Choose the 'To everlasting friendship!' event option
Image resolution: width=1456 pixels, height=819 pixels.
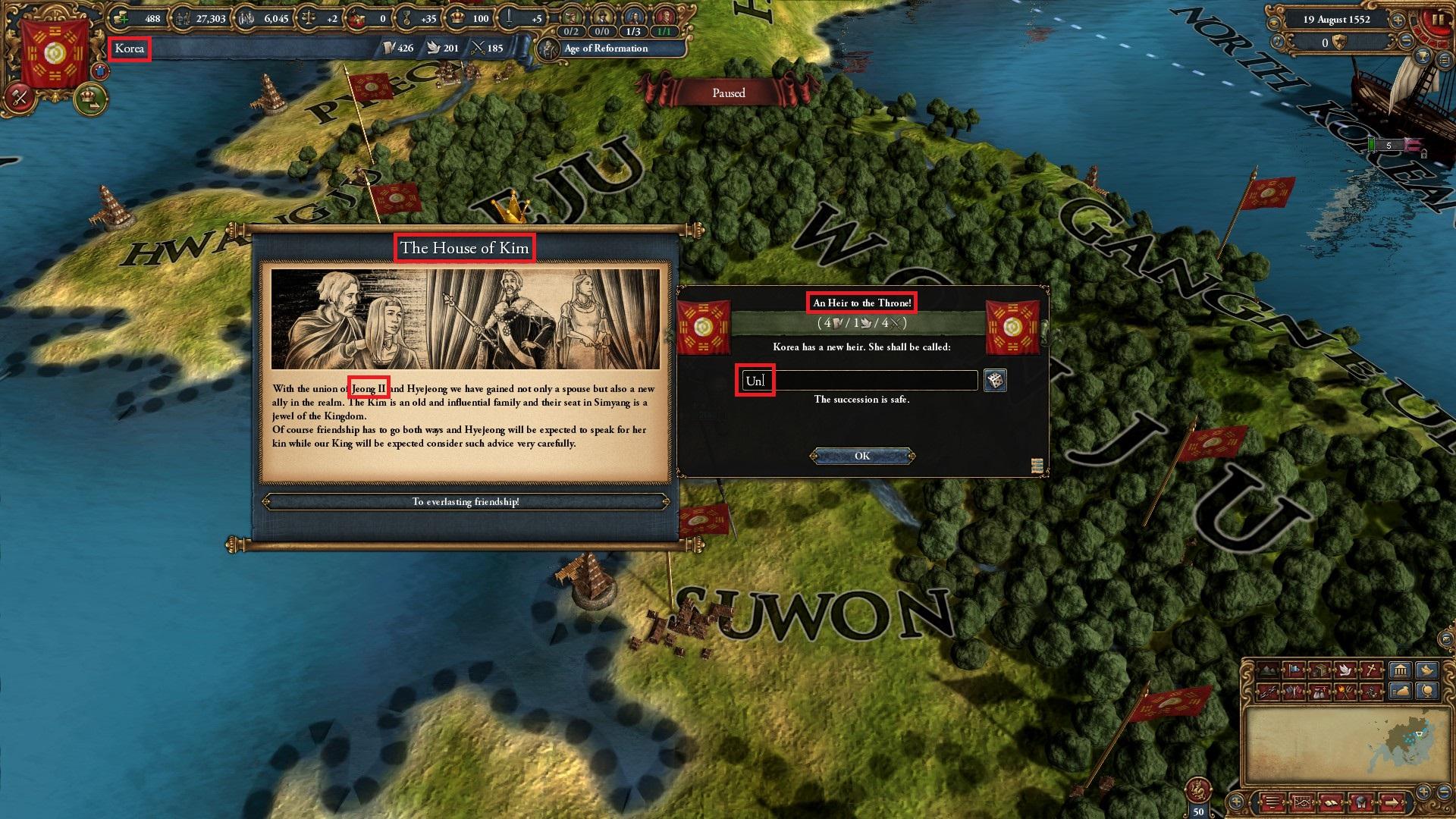point(467,501)
